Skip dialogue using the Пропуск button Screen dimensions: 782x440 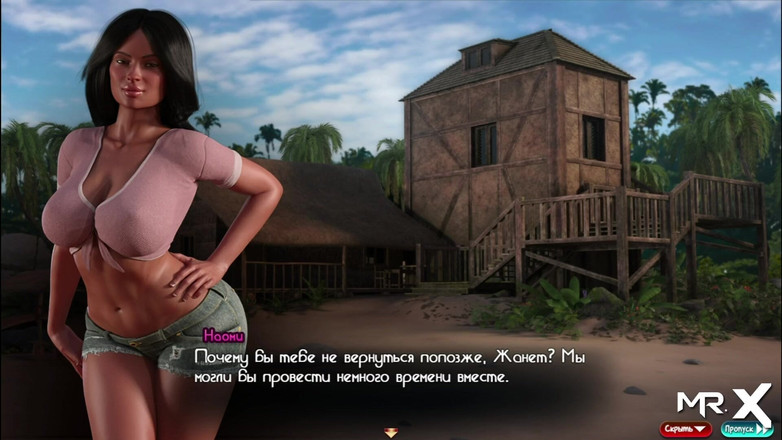click(744, 429)
